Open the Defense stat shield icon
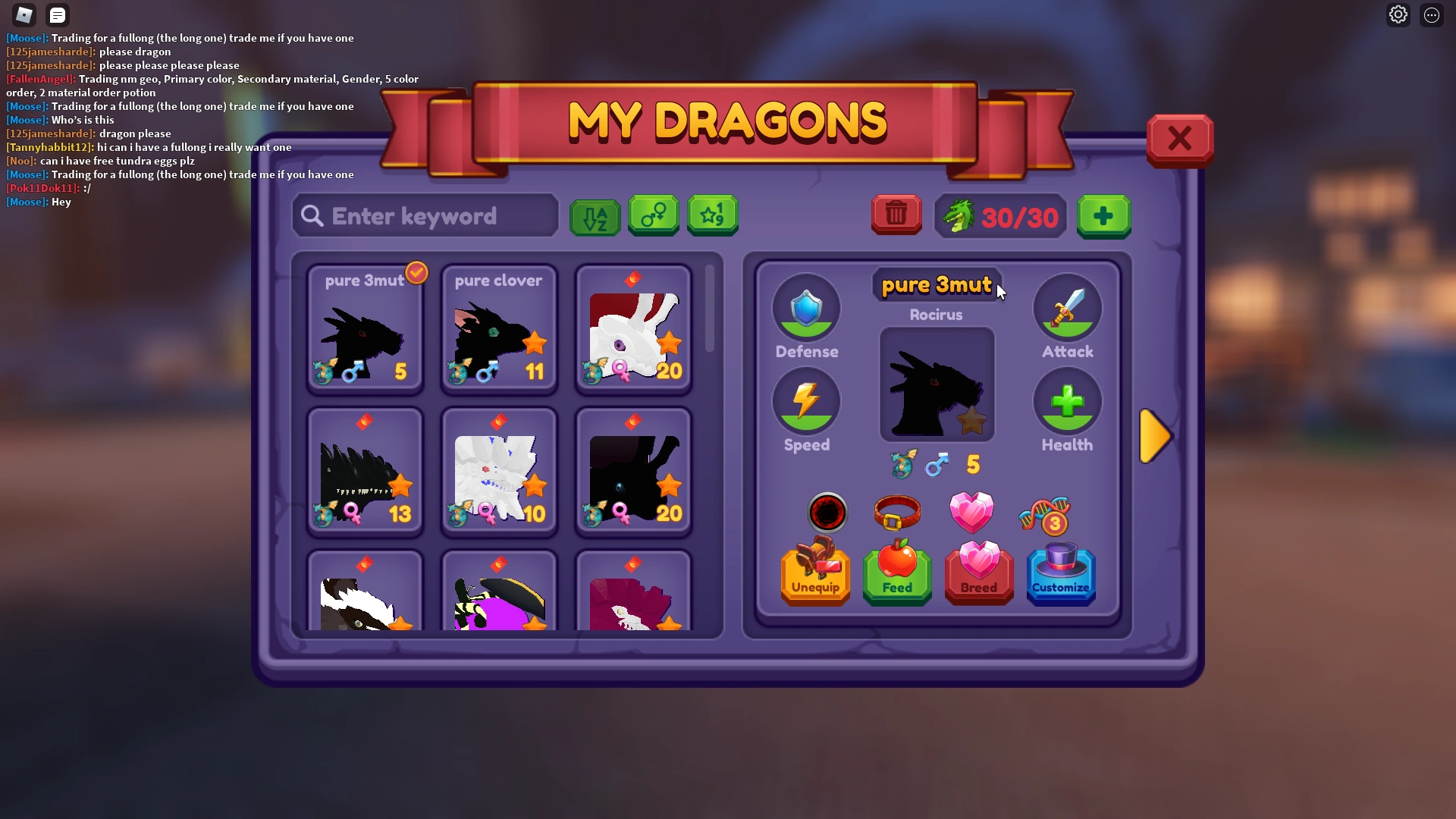This screenshot has width=1456, height=819. click(806, 308)
